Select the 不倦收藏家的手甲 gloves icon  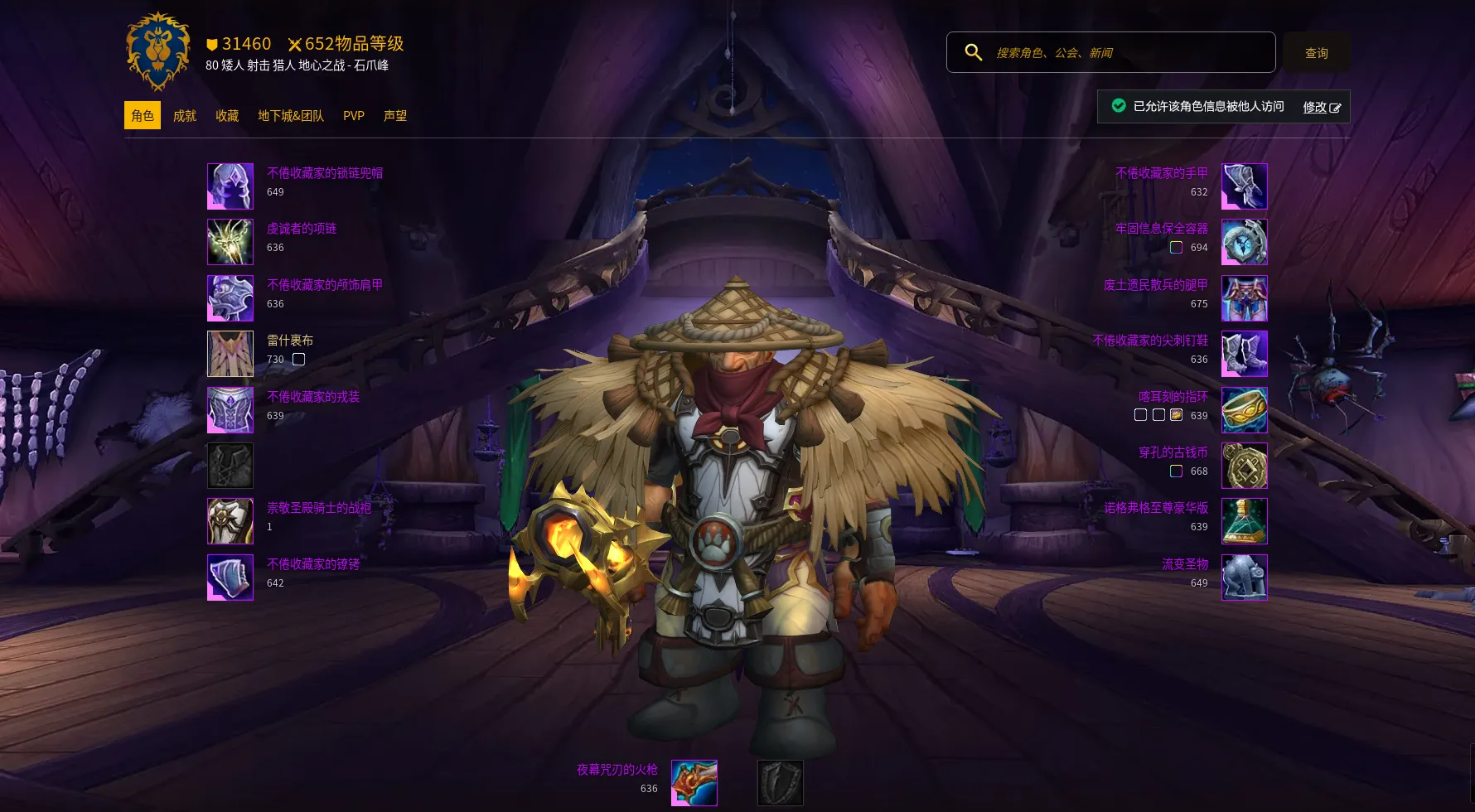[1244, 186]
